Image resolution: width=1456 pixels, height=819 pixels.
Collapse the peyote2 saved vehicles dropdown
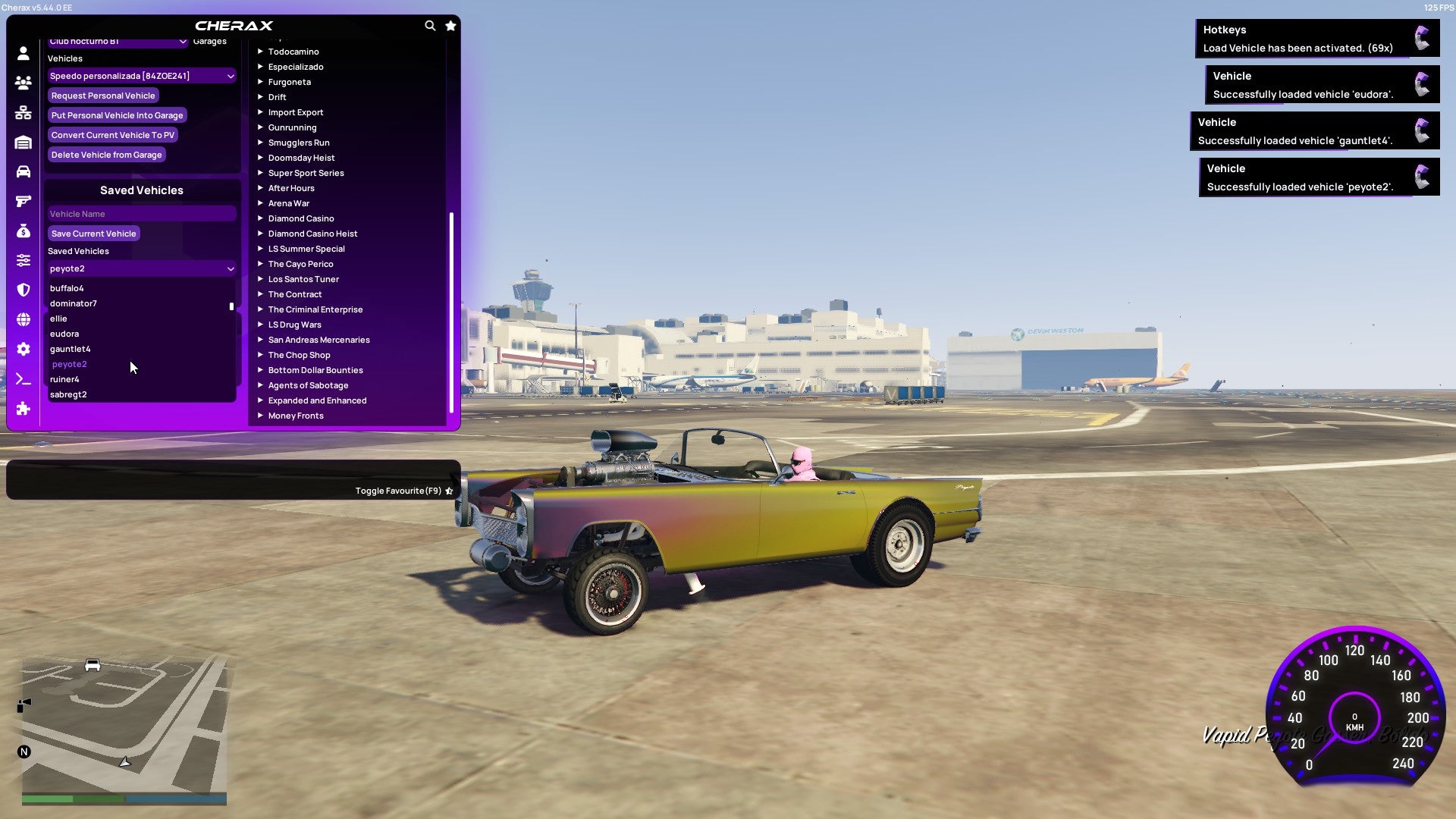141,268
